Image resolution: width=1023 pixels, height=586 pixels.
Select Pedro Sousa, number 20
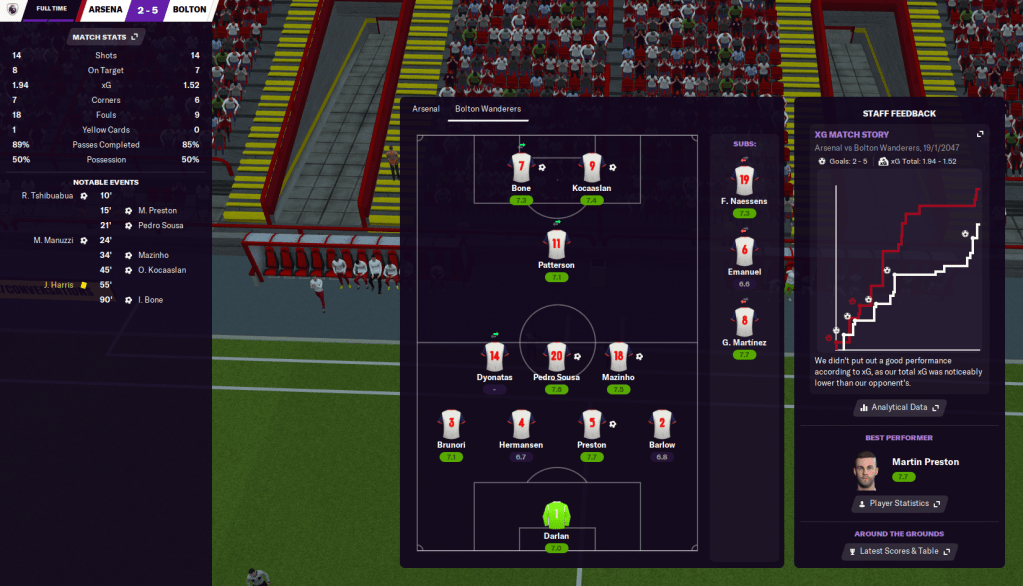(556, 357)
